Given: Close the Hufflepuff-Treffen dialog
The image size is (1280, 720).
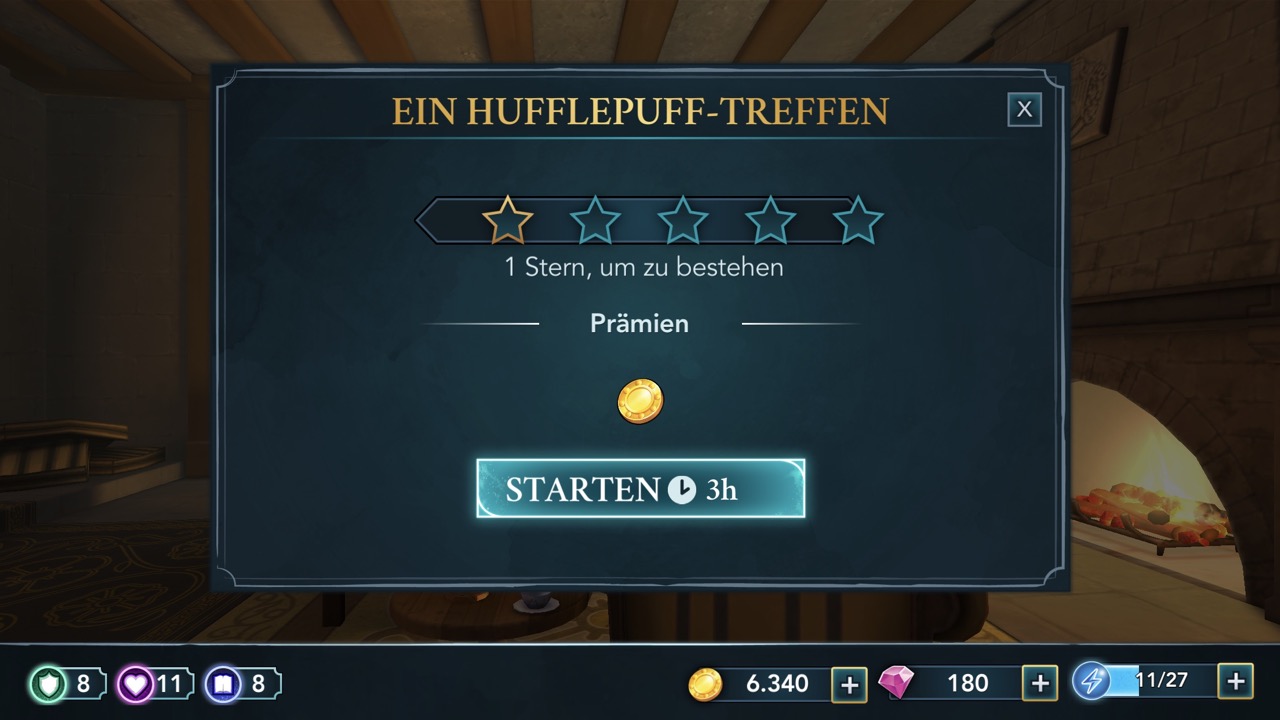Looking at the screenshot, I should coord(1024,110).
